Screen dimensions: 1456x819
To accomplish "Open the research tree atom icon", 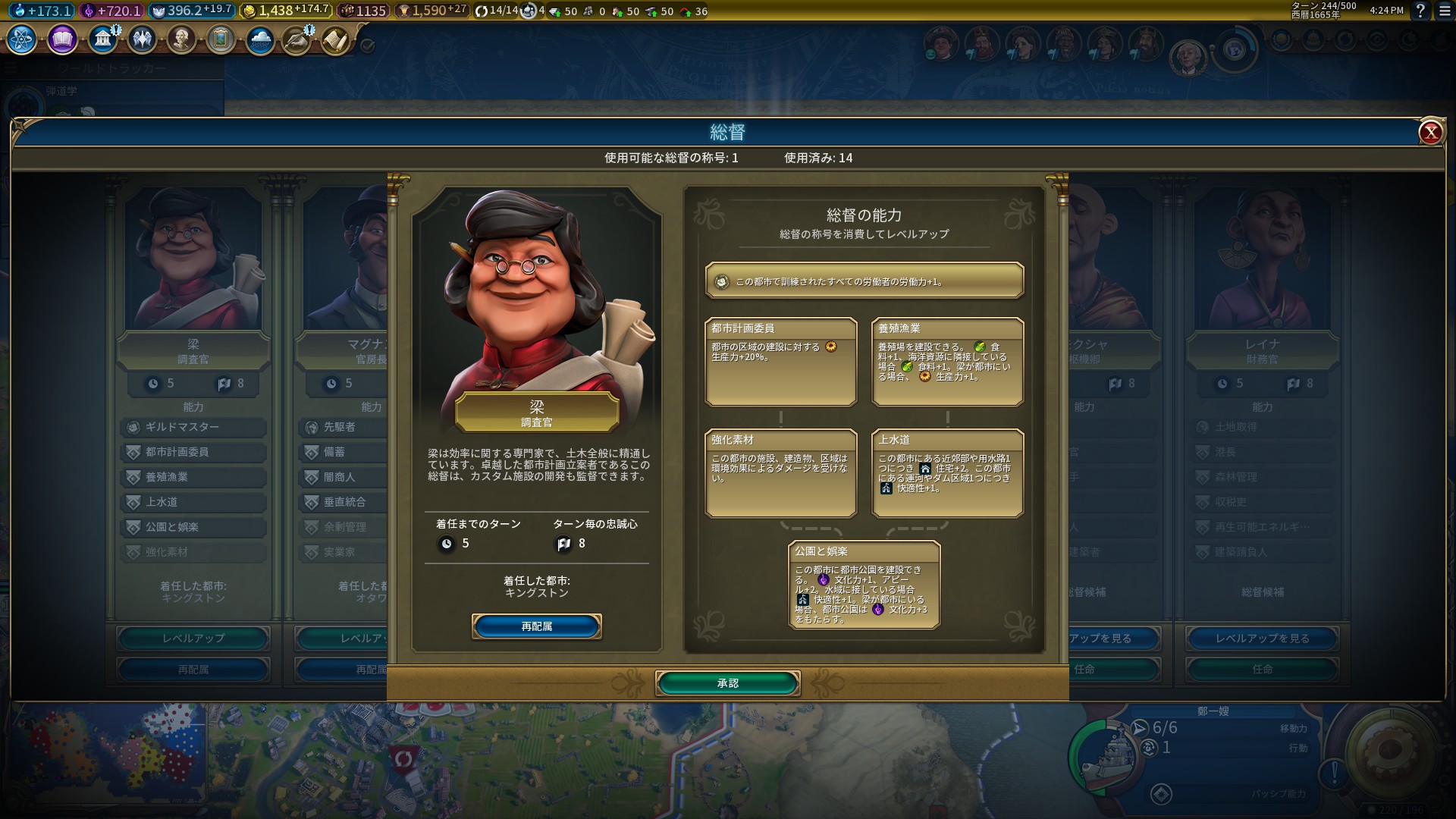I will click(21, 39).
